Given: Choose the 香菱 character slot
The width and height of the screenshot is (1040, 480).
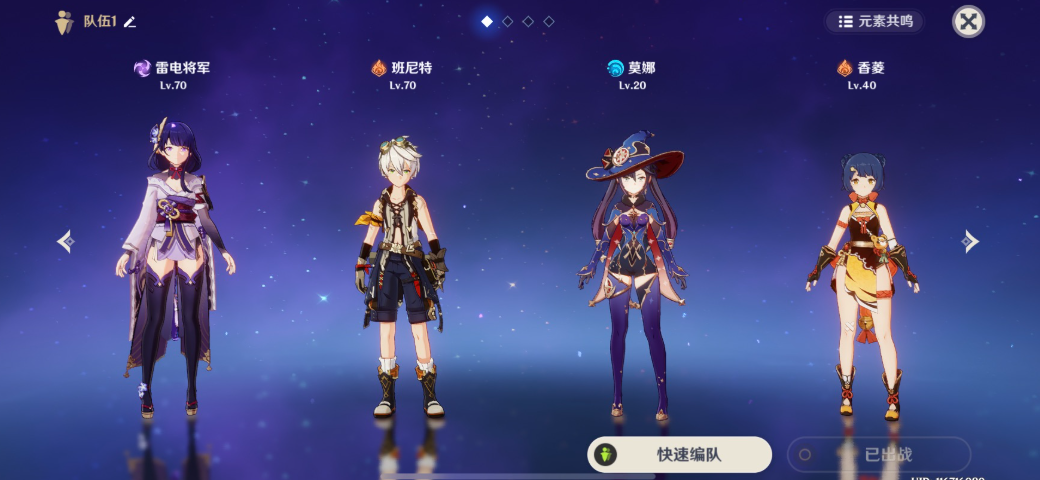Looking at the screenshot, I should [x=861, y=270].
